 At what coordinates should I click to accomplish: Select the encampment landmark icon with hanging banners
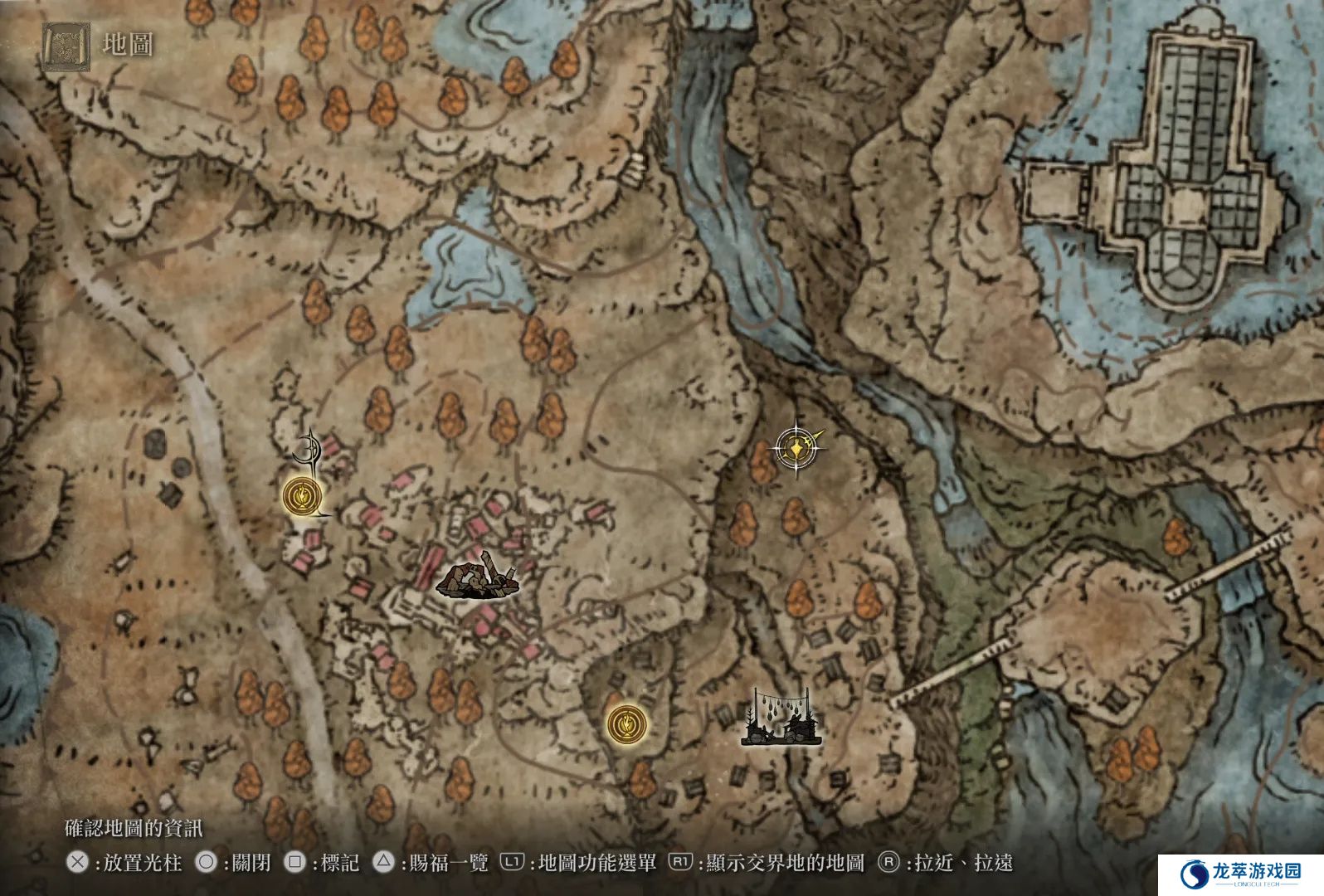pyautogui.click(x=781, y=718)
